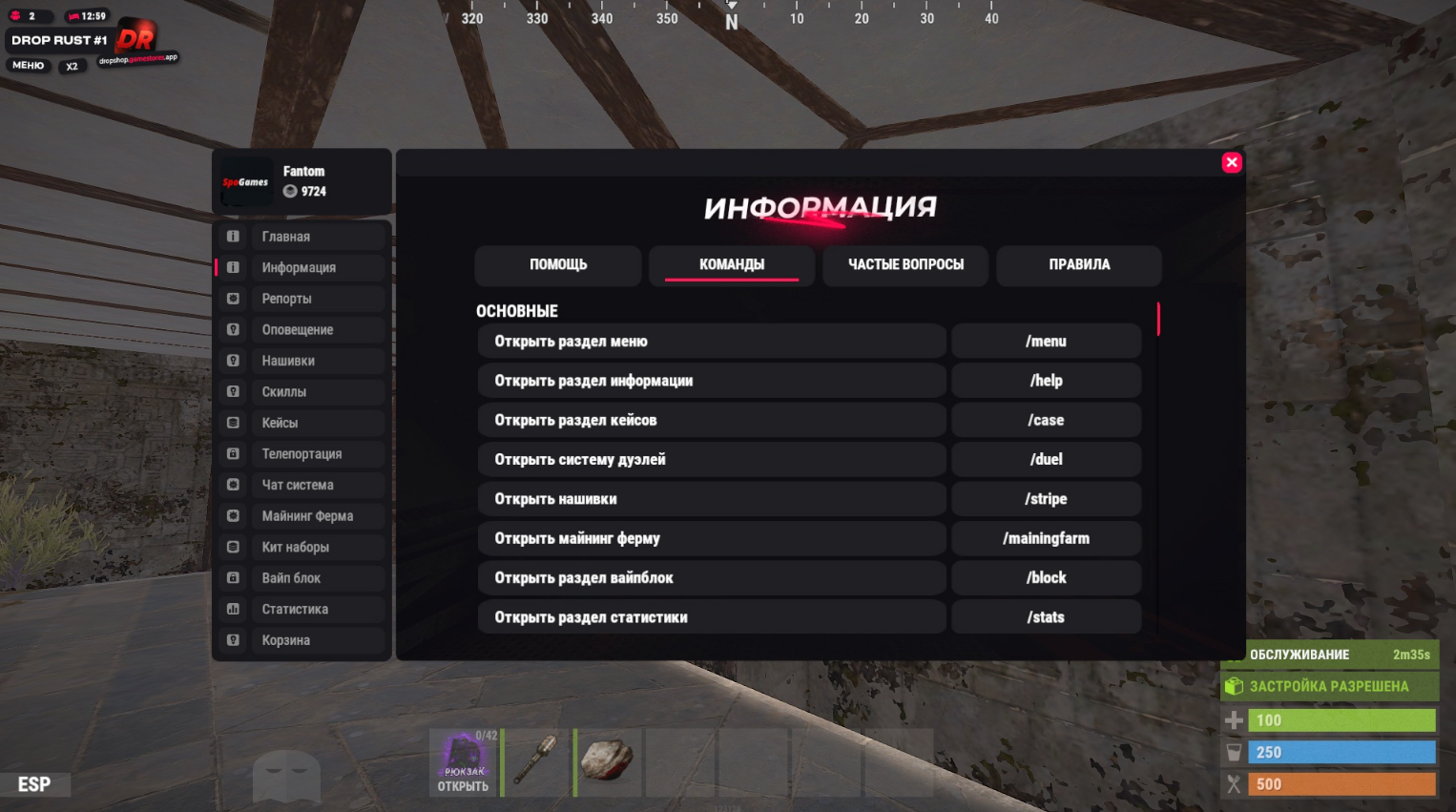Image resolution: width=1456 pixels, height=812 pixels.
Task: Select the Команды tab
Action: click(732, 265)
